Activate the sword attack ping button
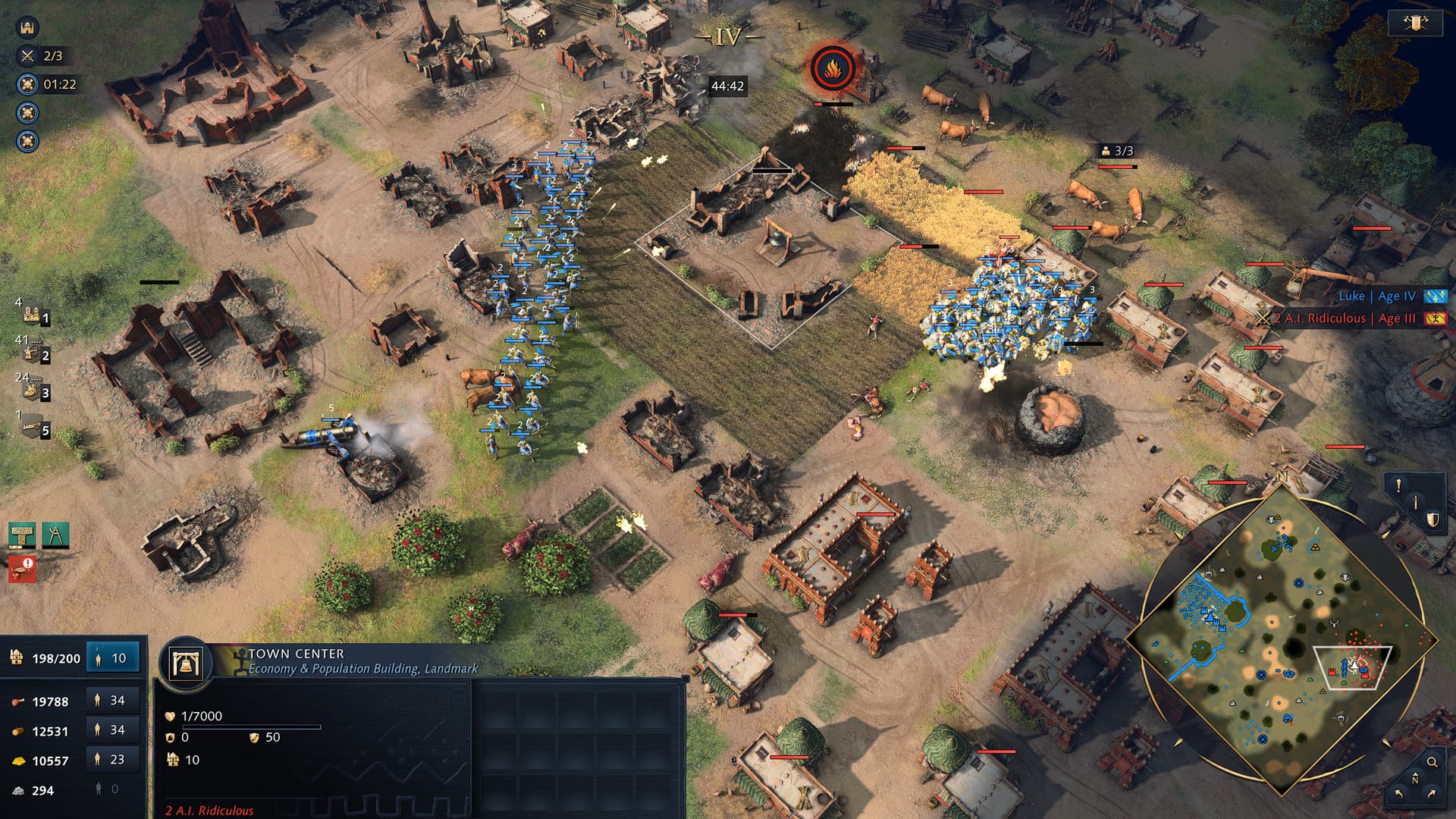The image size is (1456, 819). coord(1415,502)
